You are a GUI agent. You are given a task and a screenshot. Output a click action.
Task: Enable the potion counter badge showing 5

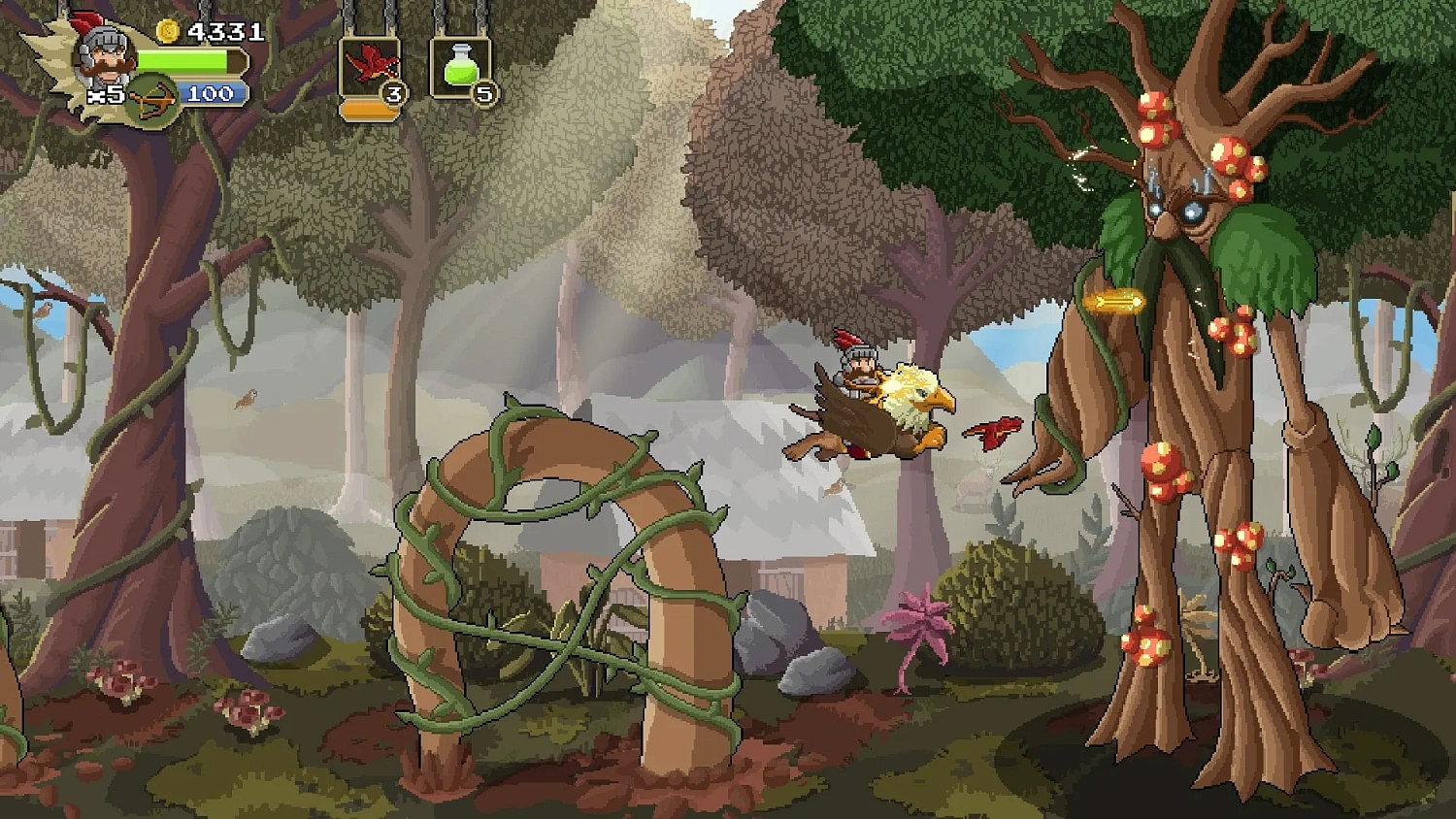click(483, 93)
